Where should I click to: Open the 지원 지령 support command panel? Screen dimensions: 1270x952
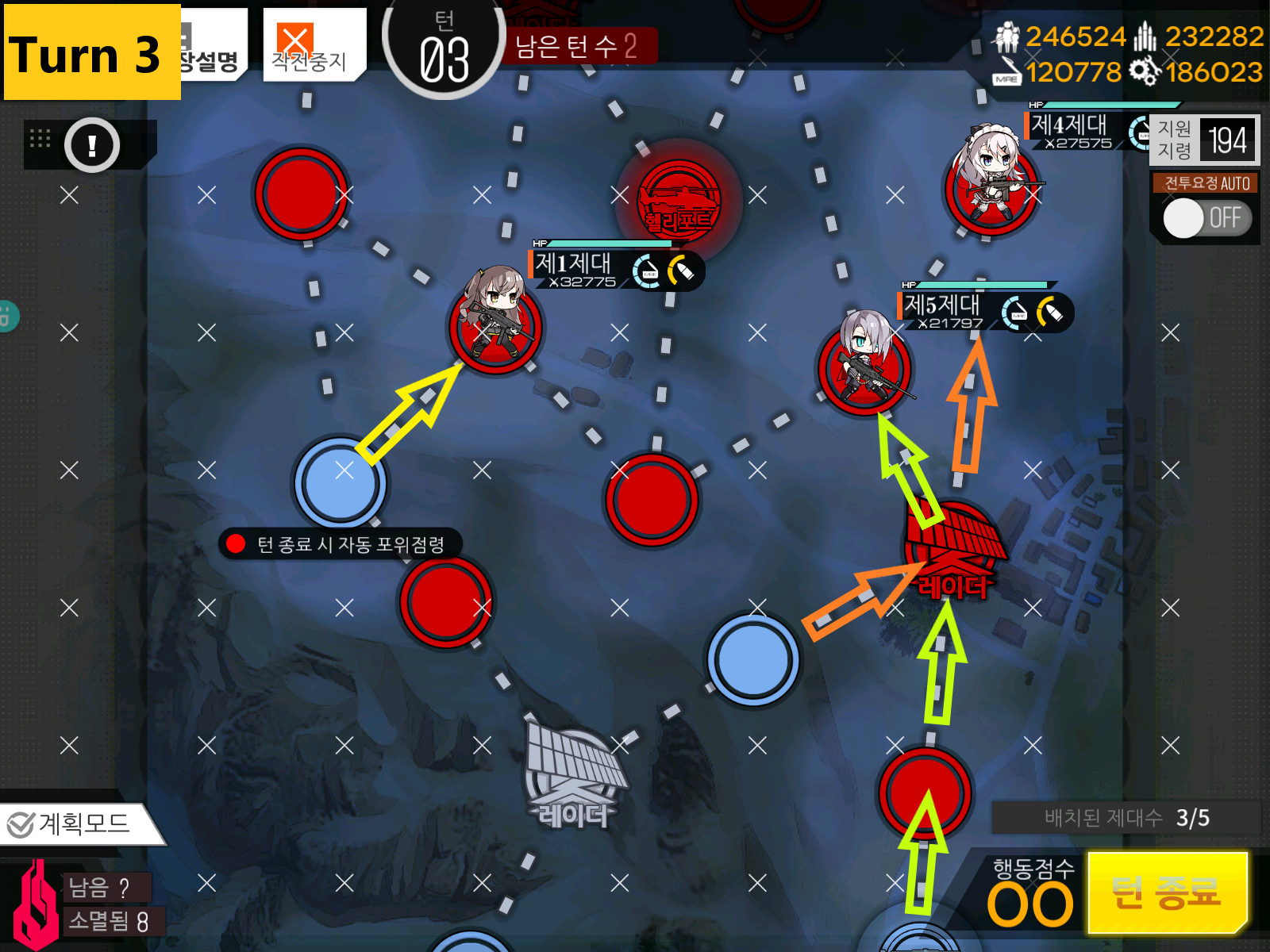tap(1203, 140)
